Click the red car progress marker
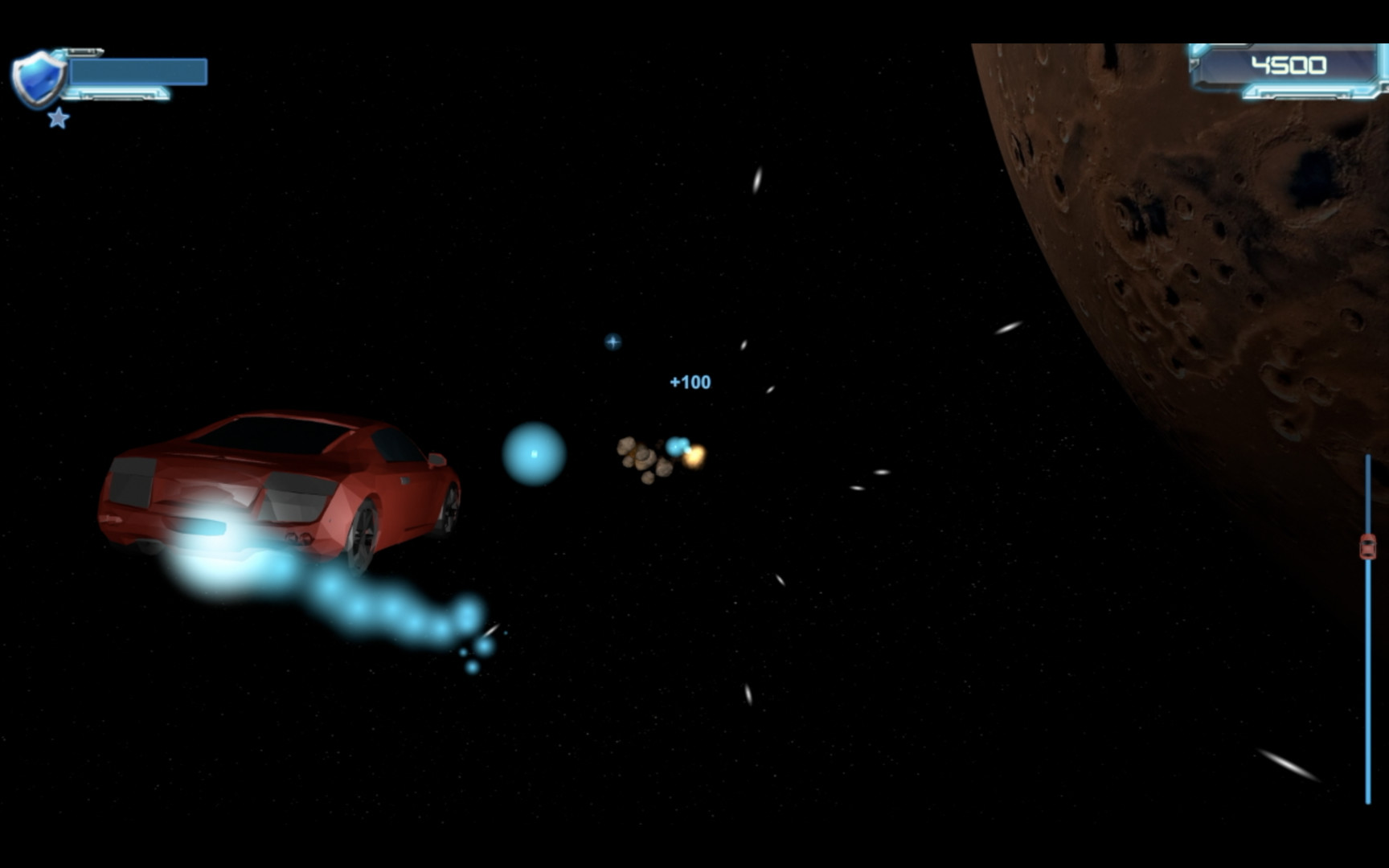 (1367, 547)
